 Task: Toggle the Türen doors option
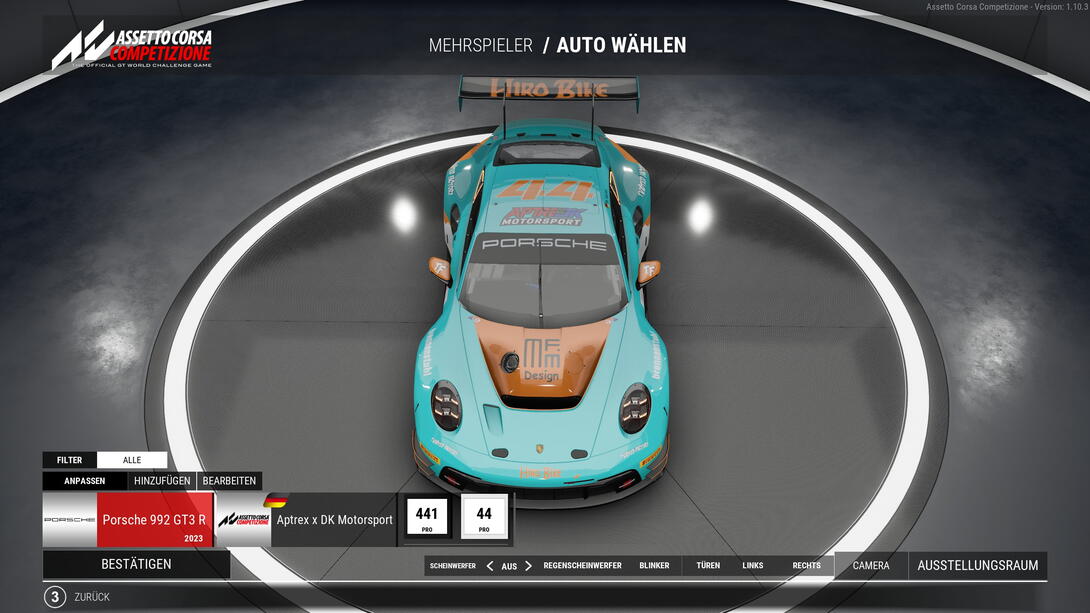[708, 566]
